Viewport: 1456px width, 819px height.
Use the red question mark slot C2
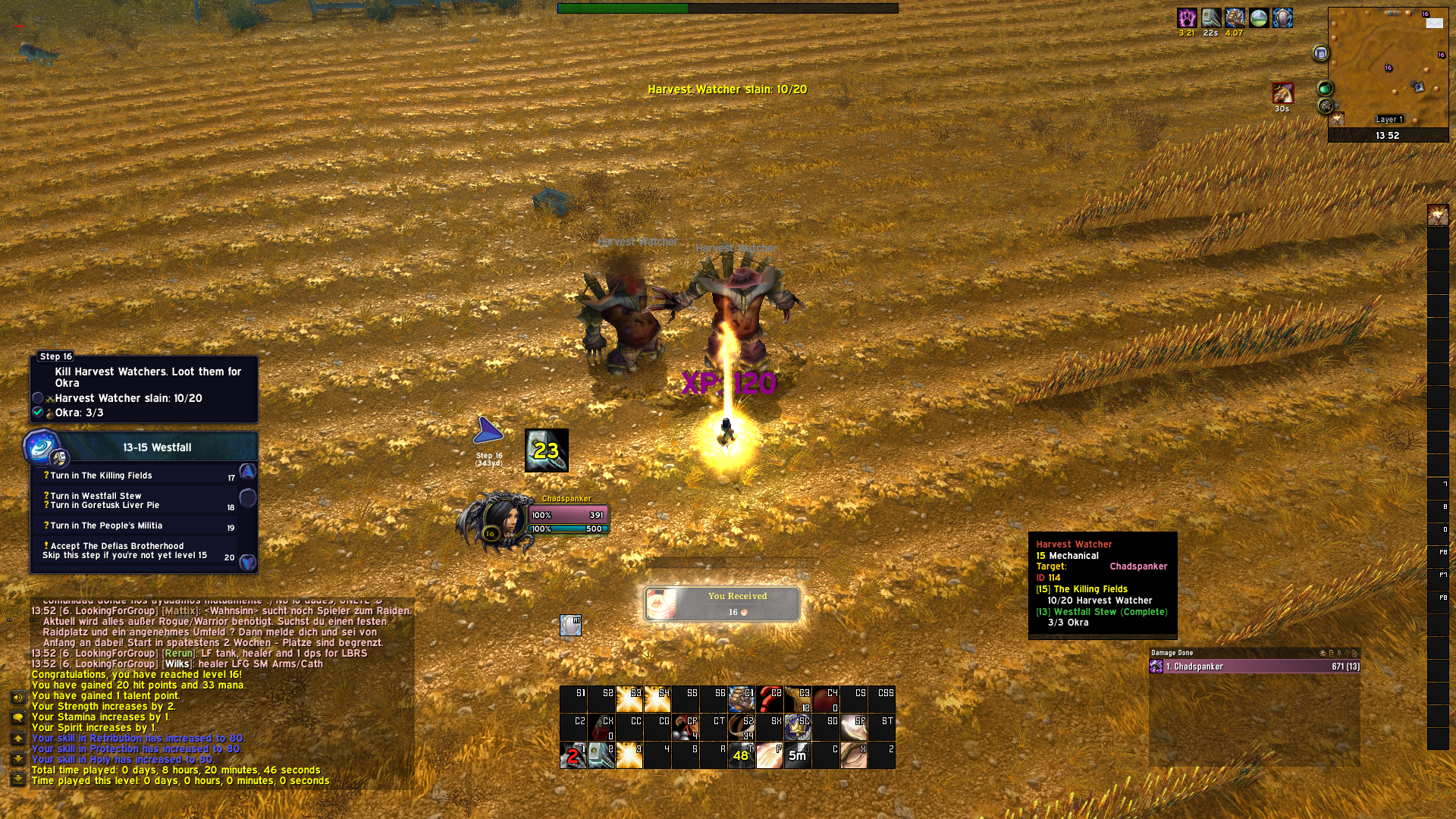[769, 699]
